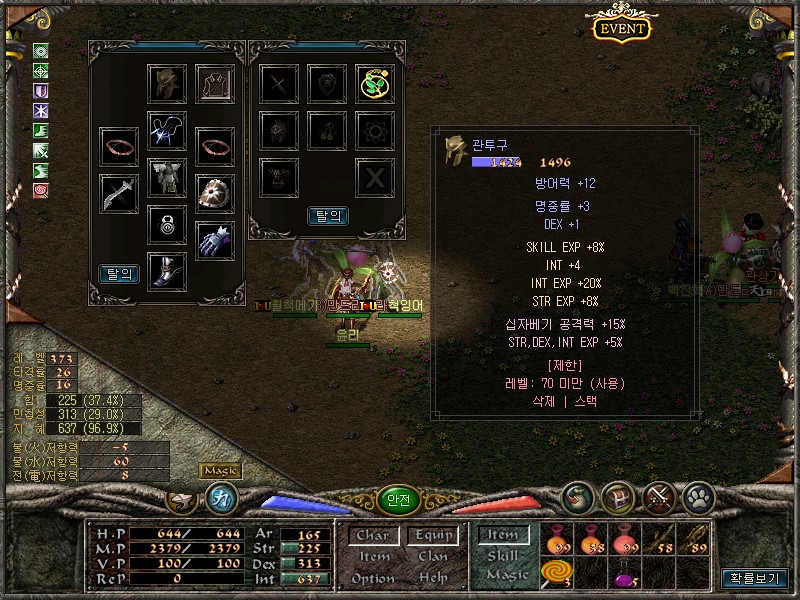Select the equipped helmet slot
This screenshot has height=600, width=800.
[x=167, y=84]
